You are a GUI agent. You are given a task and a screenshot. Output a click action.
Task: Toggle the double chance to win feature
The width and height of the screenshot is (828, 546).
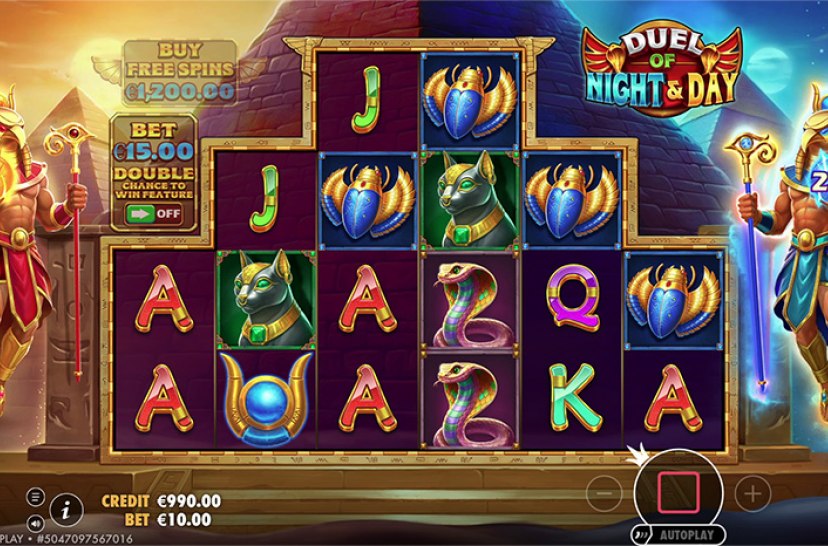coord(153,213)
